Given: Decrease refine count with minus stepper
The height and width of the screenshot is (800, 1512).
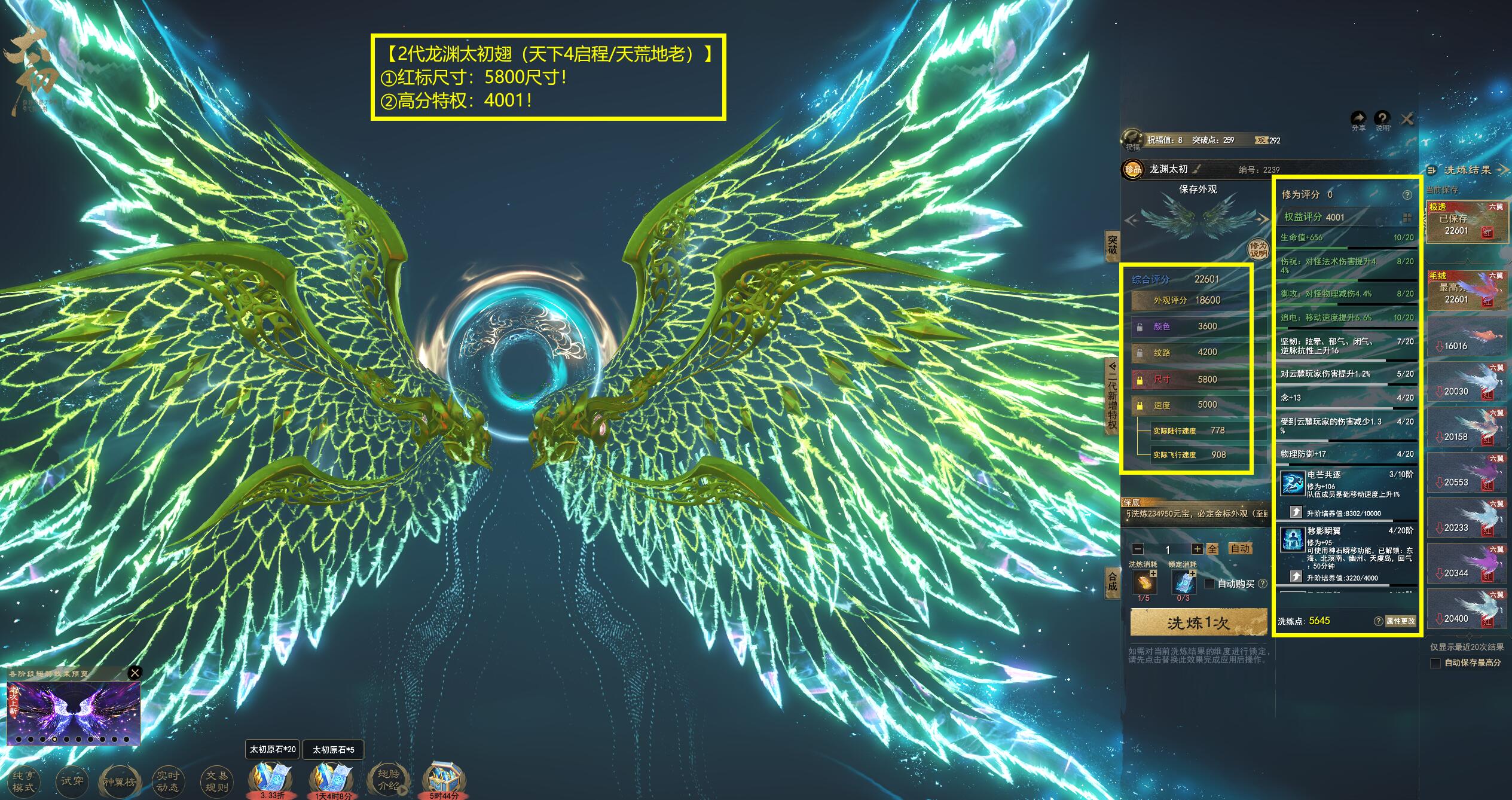Looking at the screenshot, I should click(1138, 549).
